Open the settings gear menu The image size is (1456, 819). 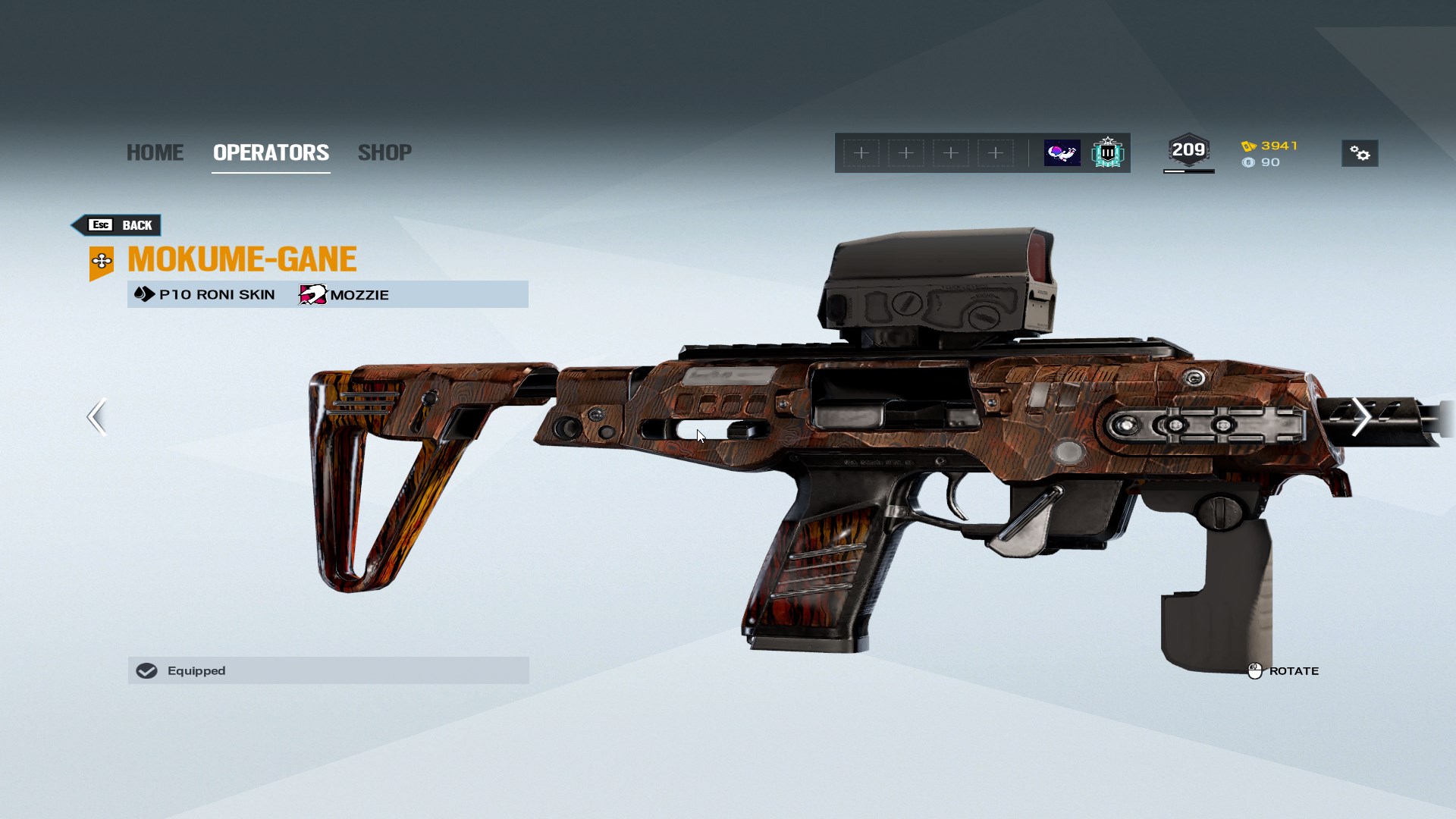tap(1360, 154)
